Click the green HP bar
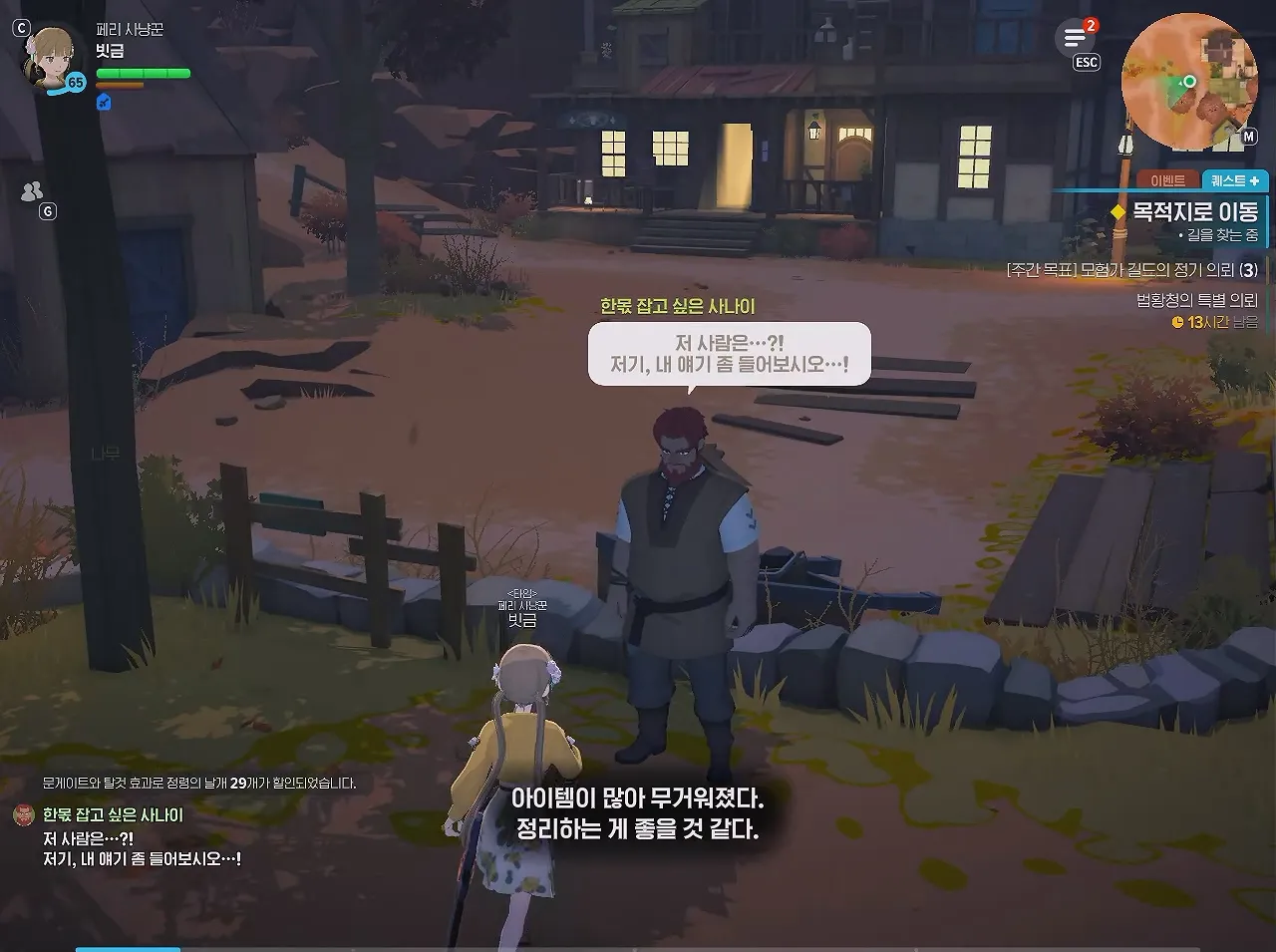The height and width of the screenshot is (952, 1276). [x=144, y=72]
